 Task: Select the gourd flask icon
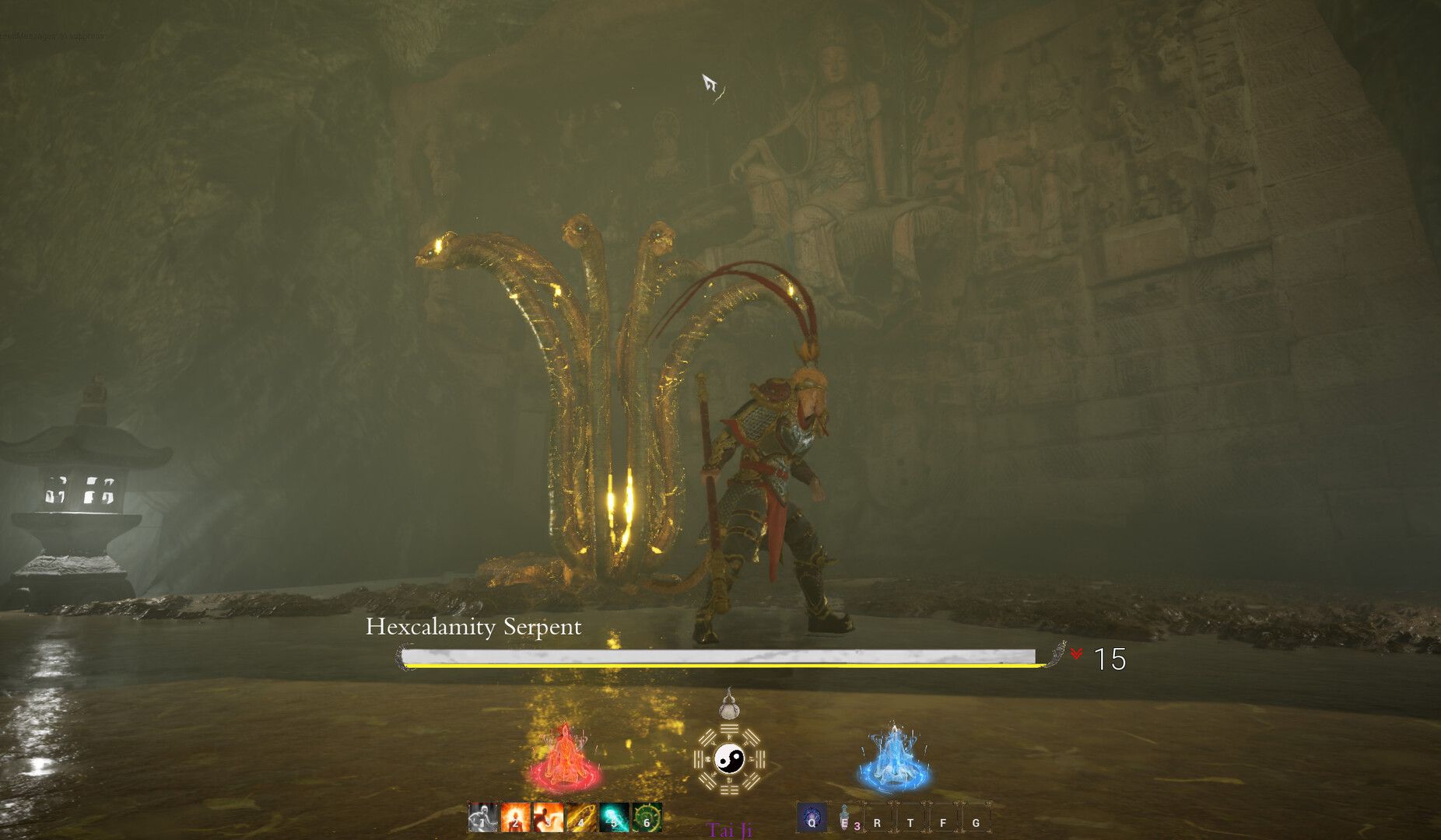click(x=729, y=705)
